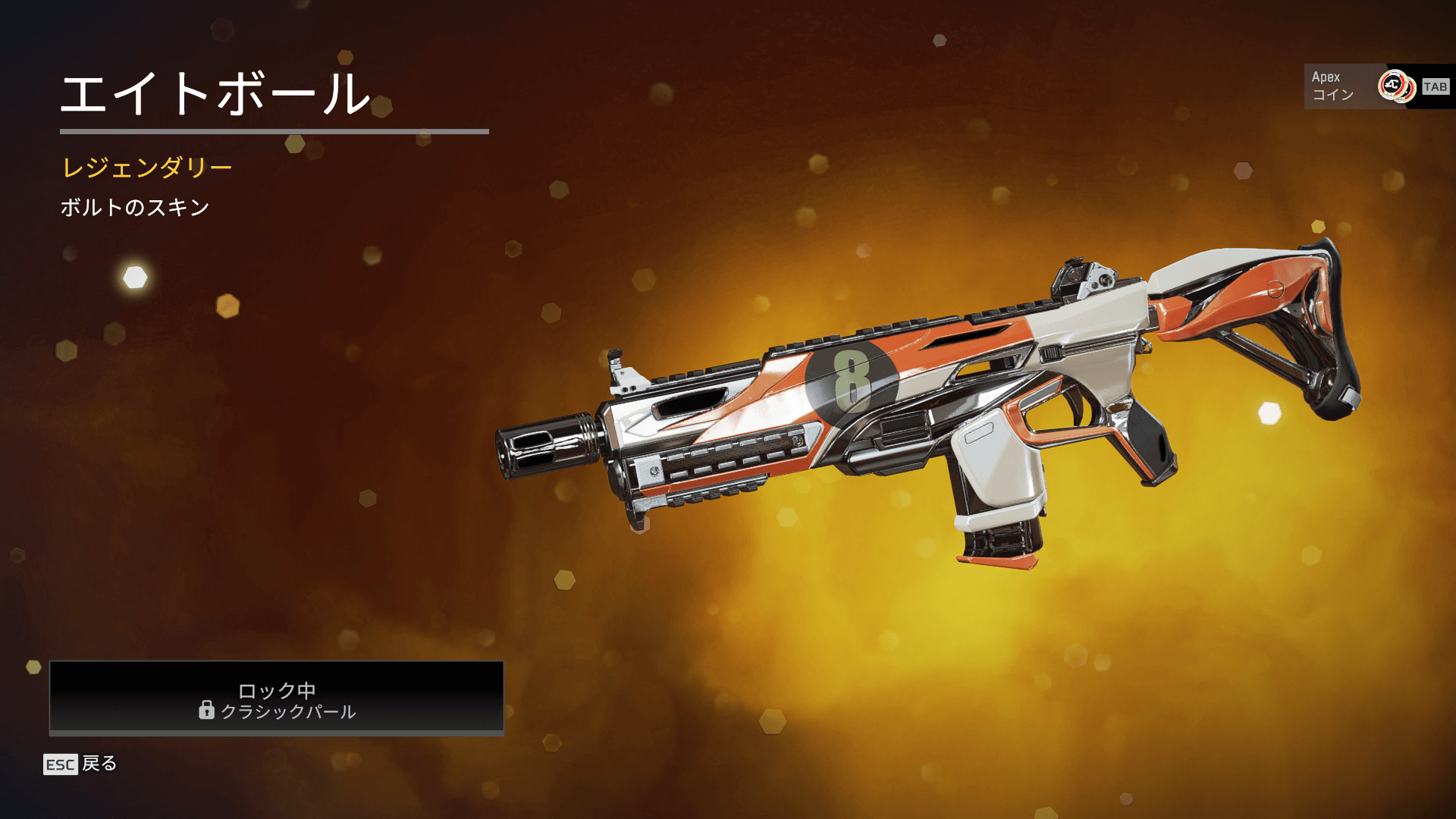The width and height of the screenshot is (1456, 819).
Task: Go back with the 戻る button
Action: coord(80,764)
